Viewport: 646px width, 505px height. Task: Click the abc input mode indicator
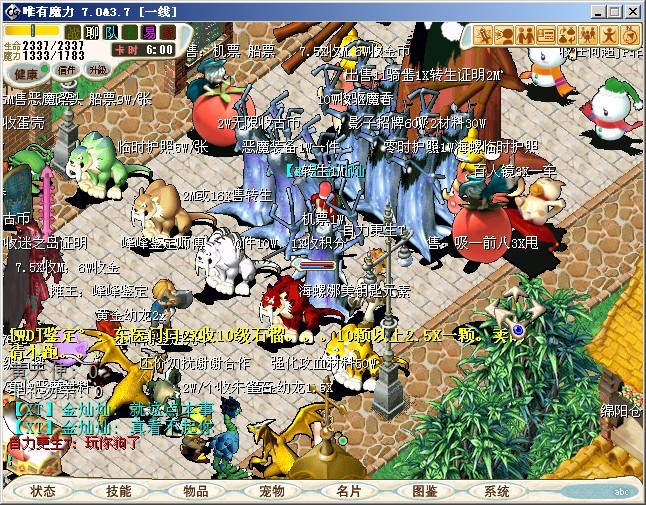coord(622,491)
